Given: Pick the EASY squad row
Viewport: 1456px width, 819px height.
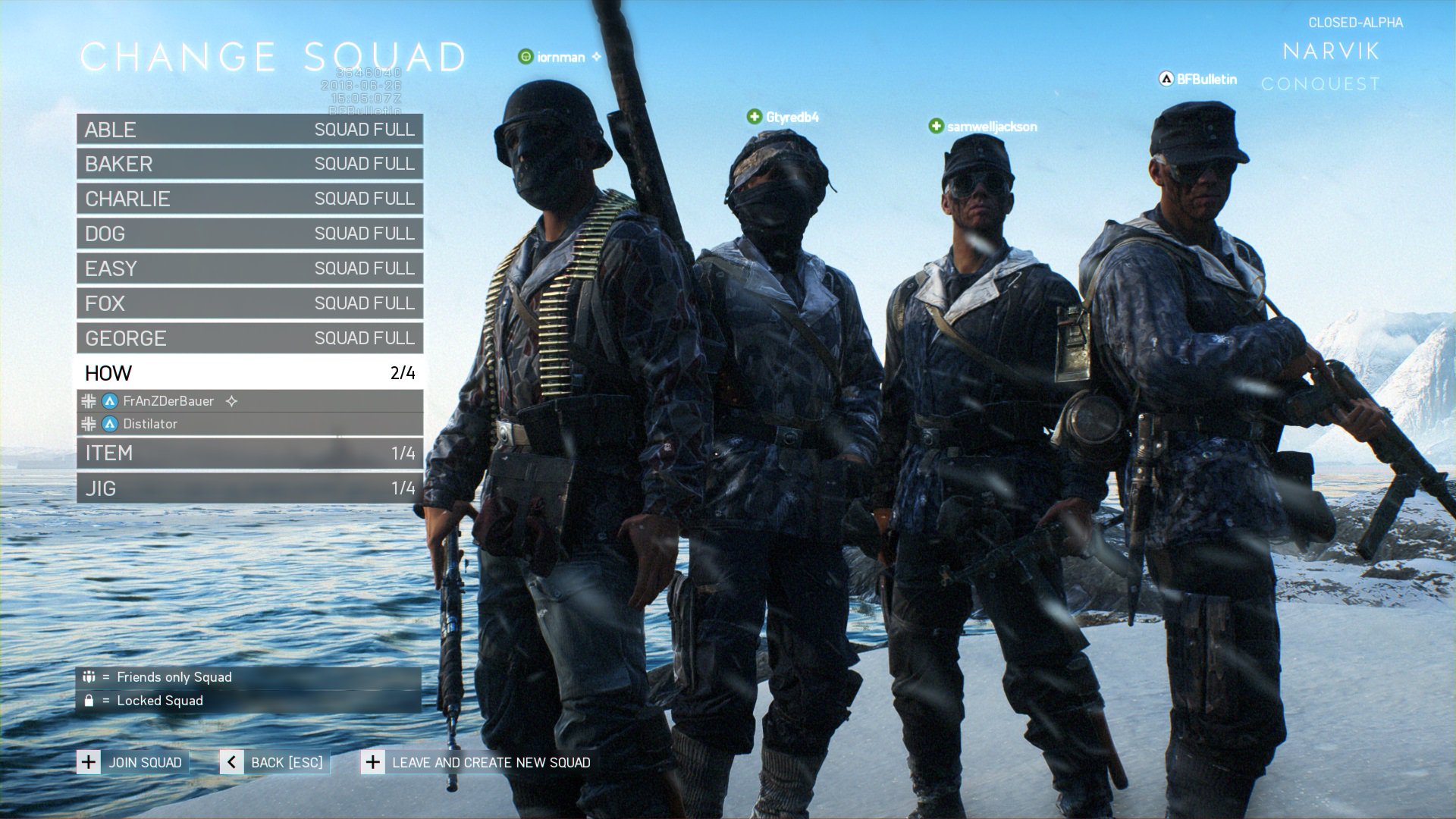Looking at the screenshot, I should (x=249, y=268).
